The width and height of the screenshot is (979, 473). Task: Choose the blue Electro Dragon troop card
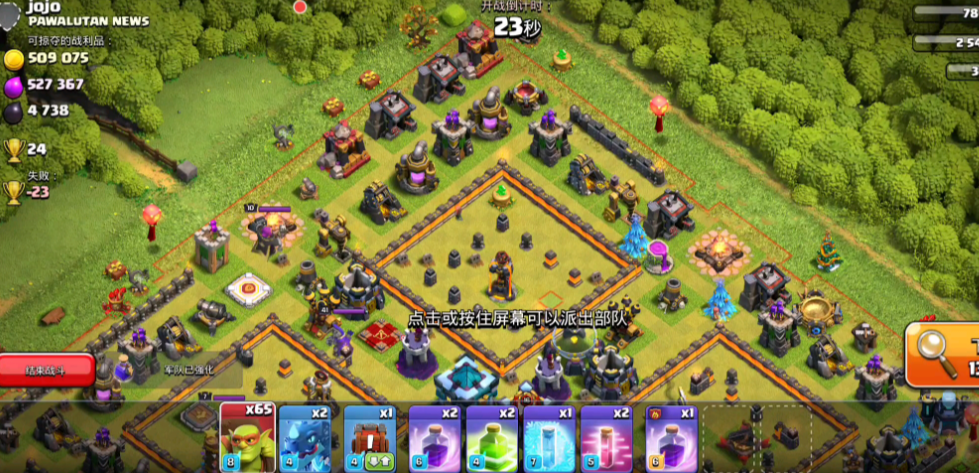[307, 438]
